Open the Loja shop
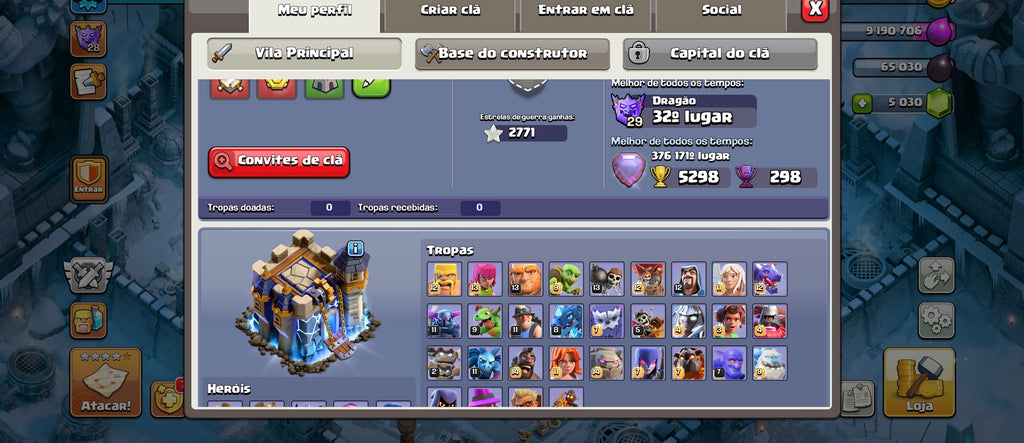This screenshot has height=443, width=1024. pyautogui.click(x=918, y=381)
